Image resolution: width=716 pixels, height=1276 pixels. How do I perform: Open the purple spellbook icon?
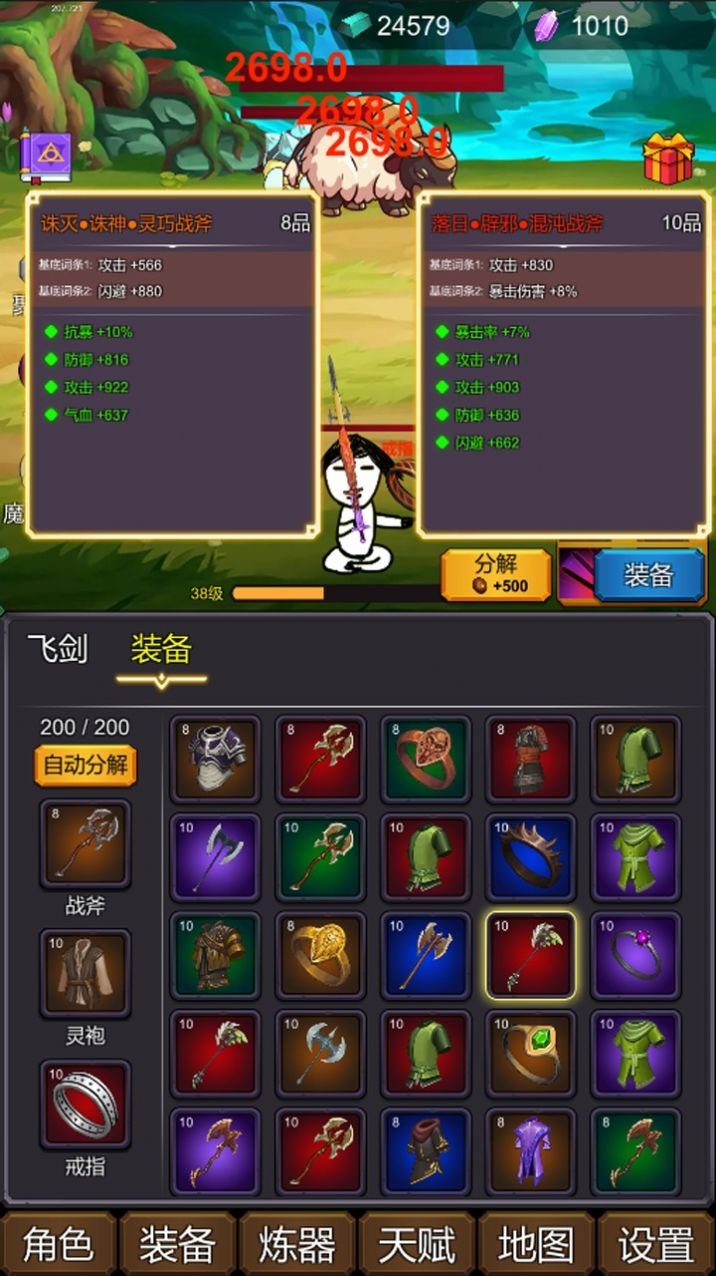pyautogui.click(x=46, y=155)
